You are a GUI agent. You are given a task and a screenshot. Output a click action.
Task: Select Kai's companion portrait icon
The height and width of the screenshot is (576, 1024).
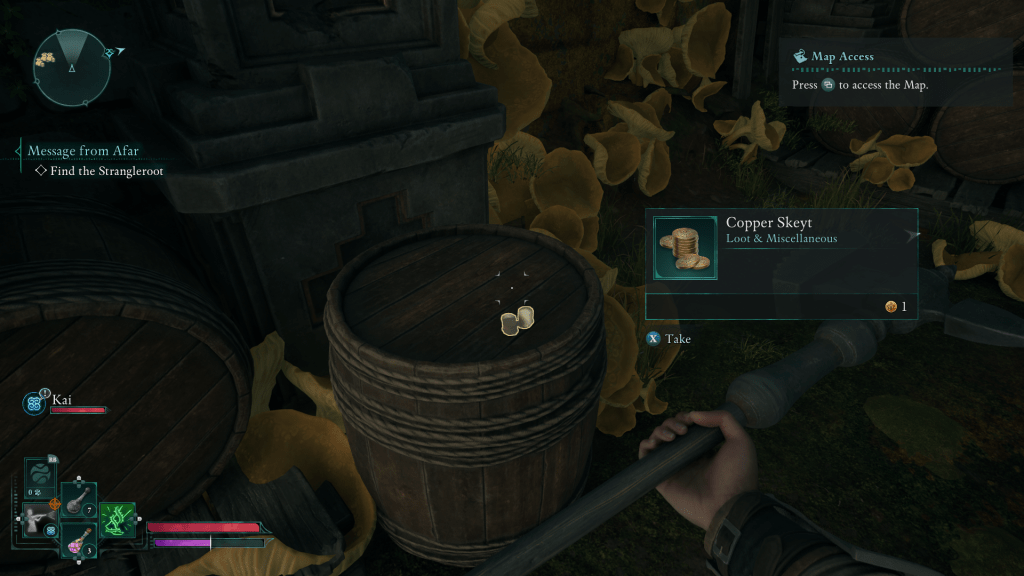point(33,403)
